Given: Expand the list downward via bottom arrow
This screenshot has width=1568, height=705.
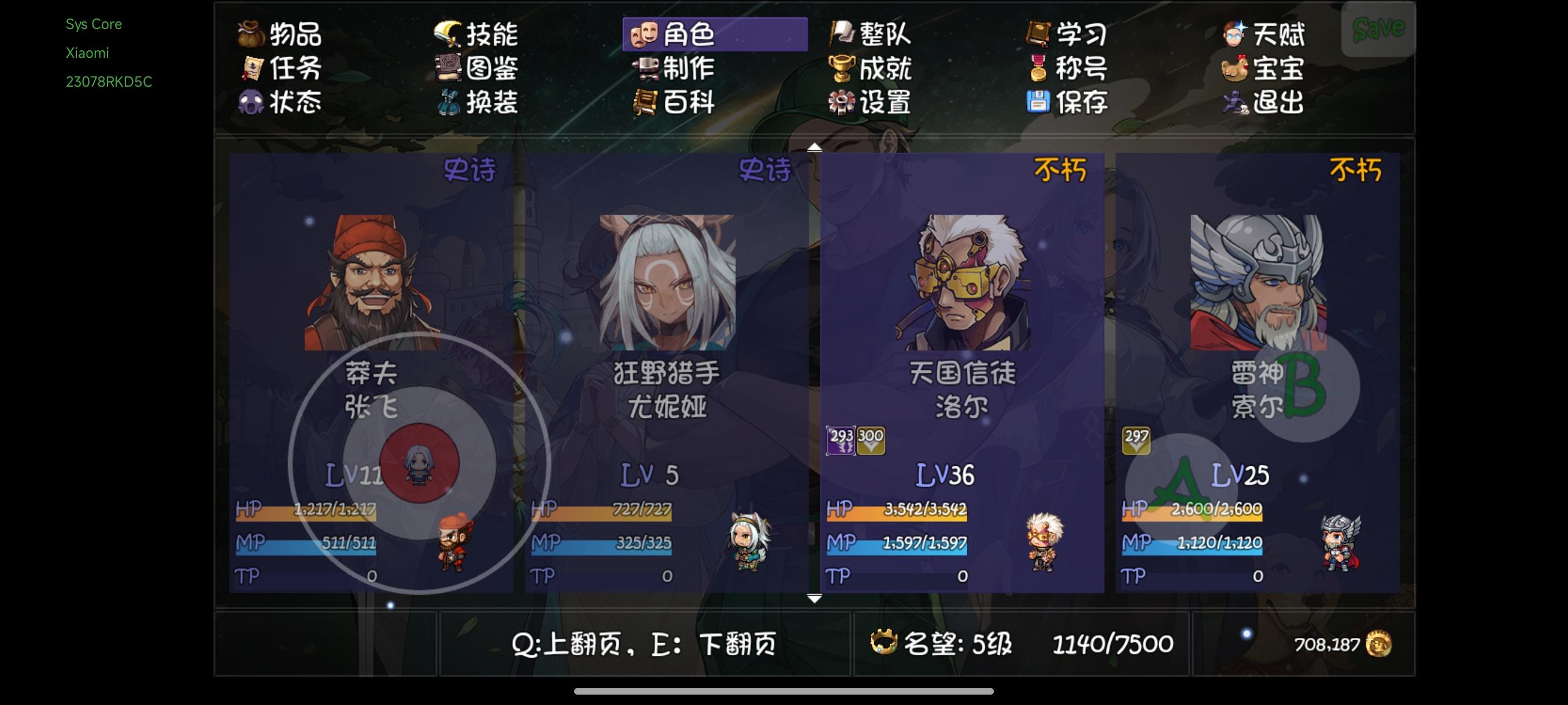Looking at the screenshot, I should pyautogui.click(x=815, y=599).
